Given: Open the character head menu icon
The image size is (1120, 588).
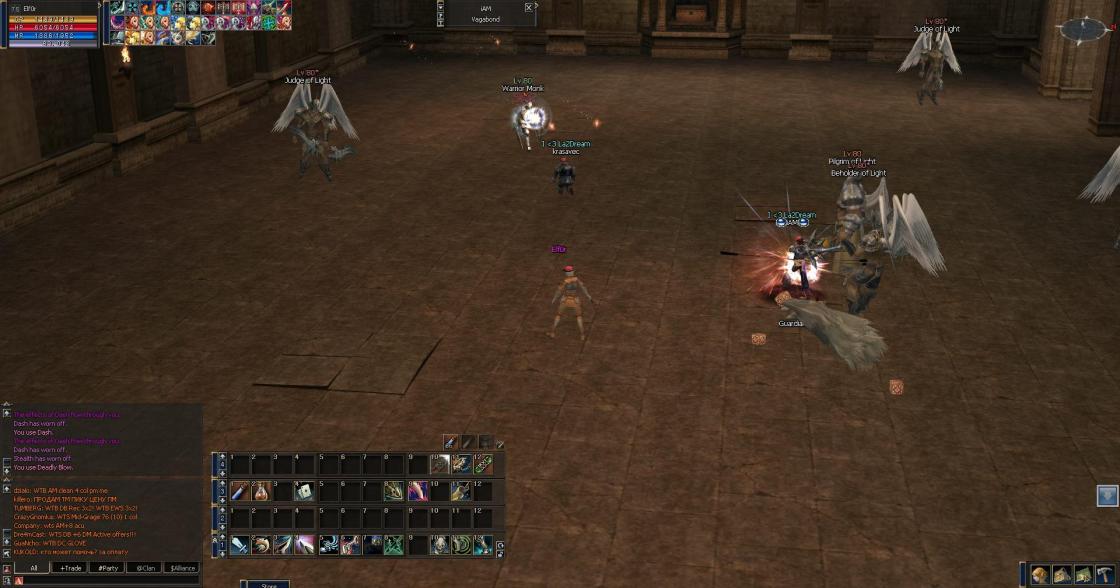Looking at the screenshot, I should (x=1042, y=575).
